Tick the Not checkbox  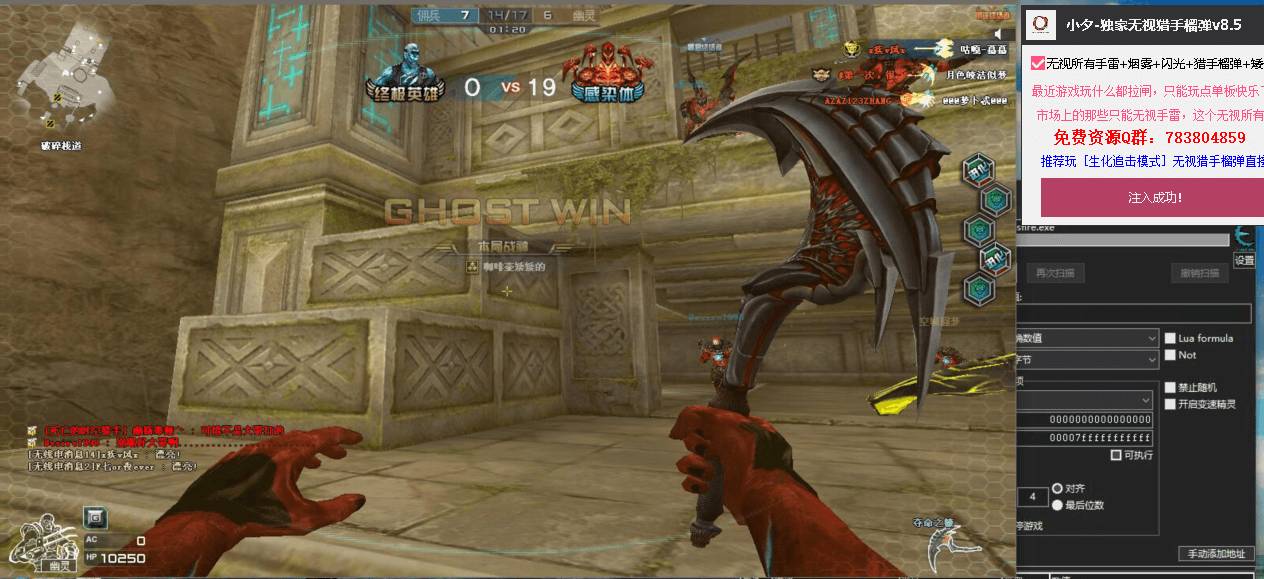1170,355
